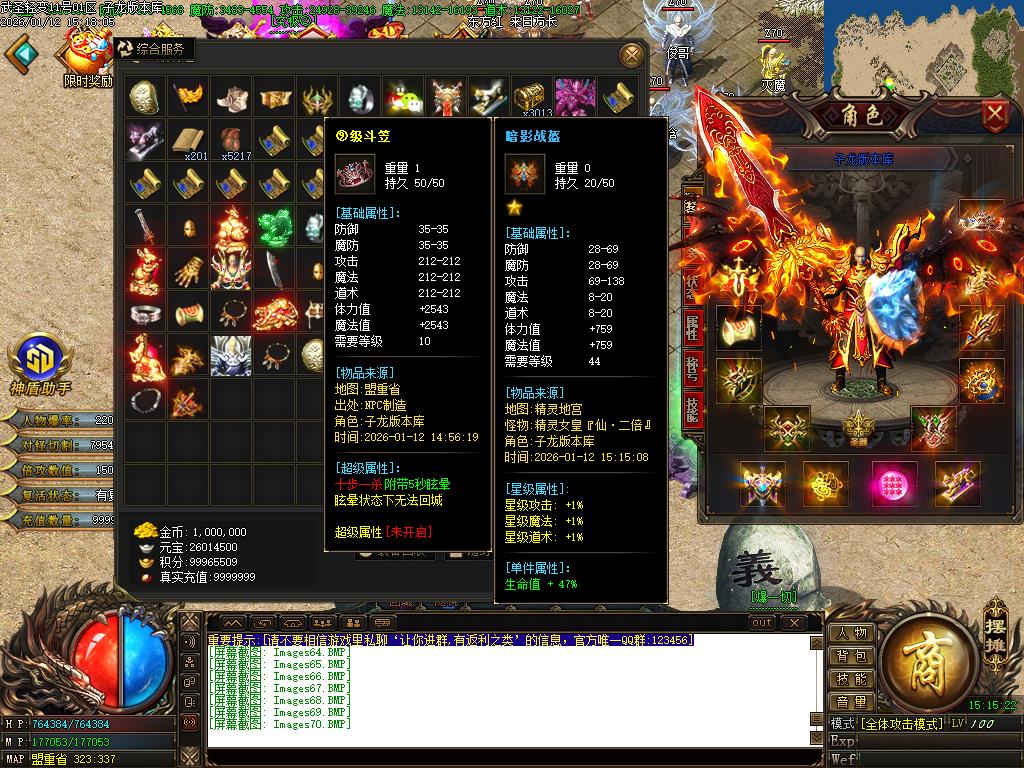Open the 音里 sound button

(851, 702)
